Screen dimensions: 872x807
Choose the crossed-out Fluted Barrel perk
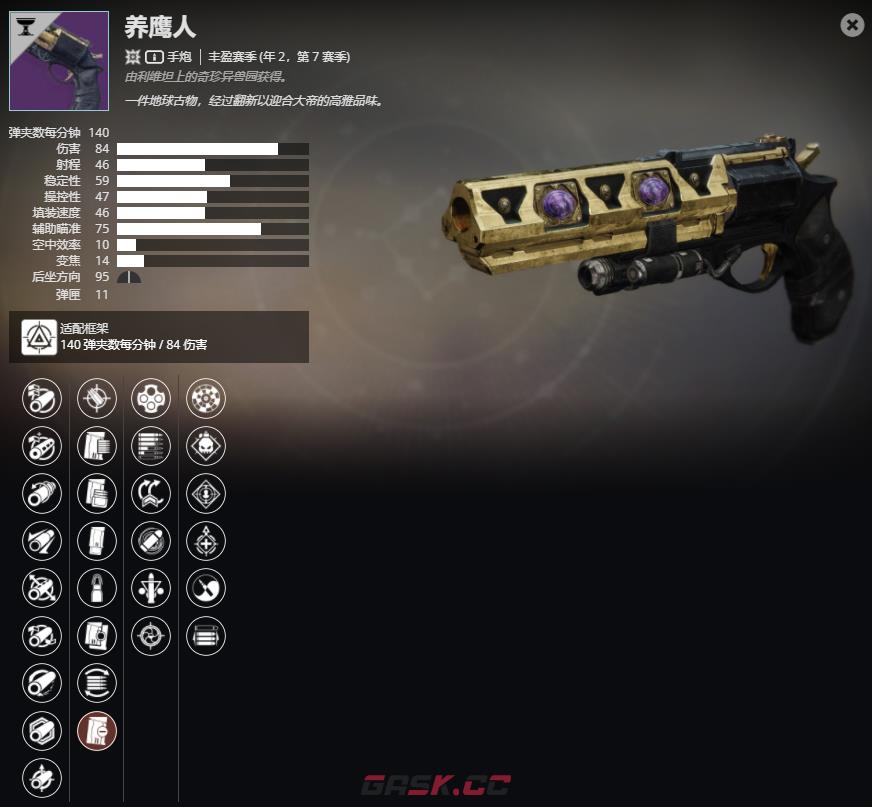(42, 588)
